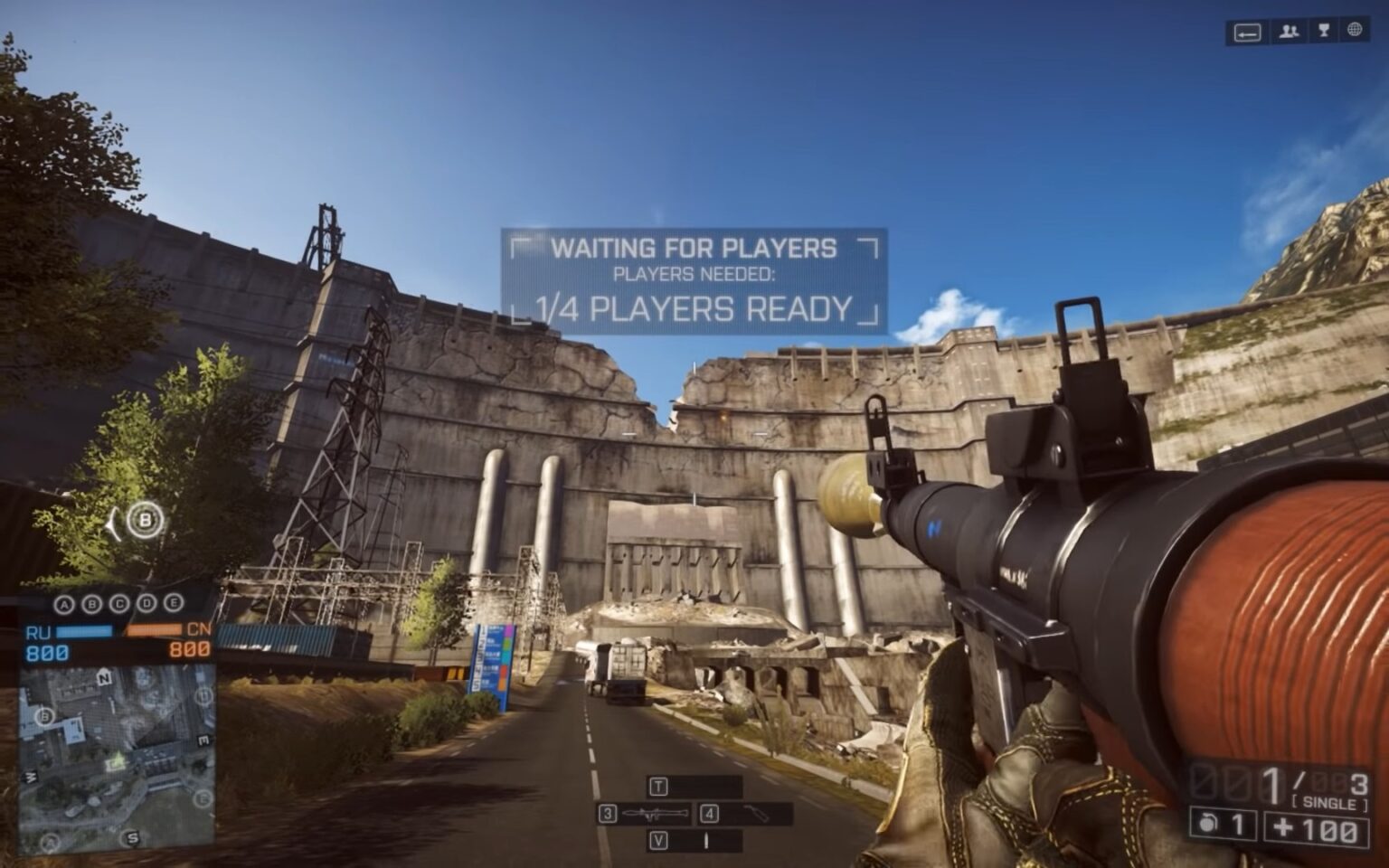Select the repair tool in slot 4

pos(756,815)
